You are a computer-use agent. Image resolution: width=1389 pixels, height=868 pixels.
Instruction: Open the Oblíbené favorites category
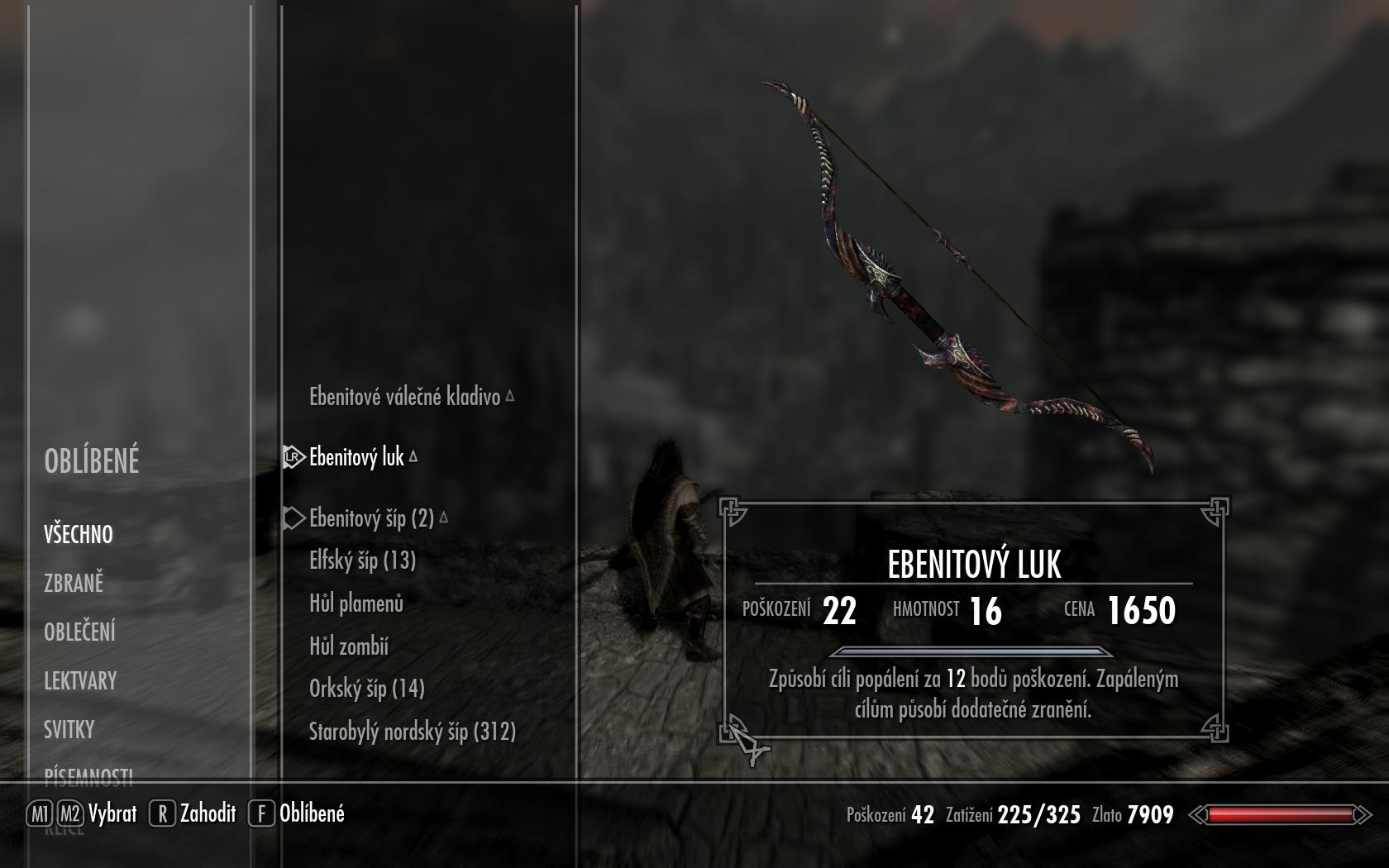[92, 461]
